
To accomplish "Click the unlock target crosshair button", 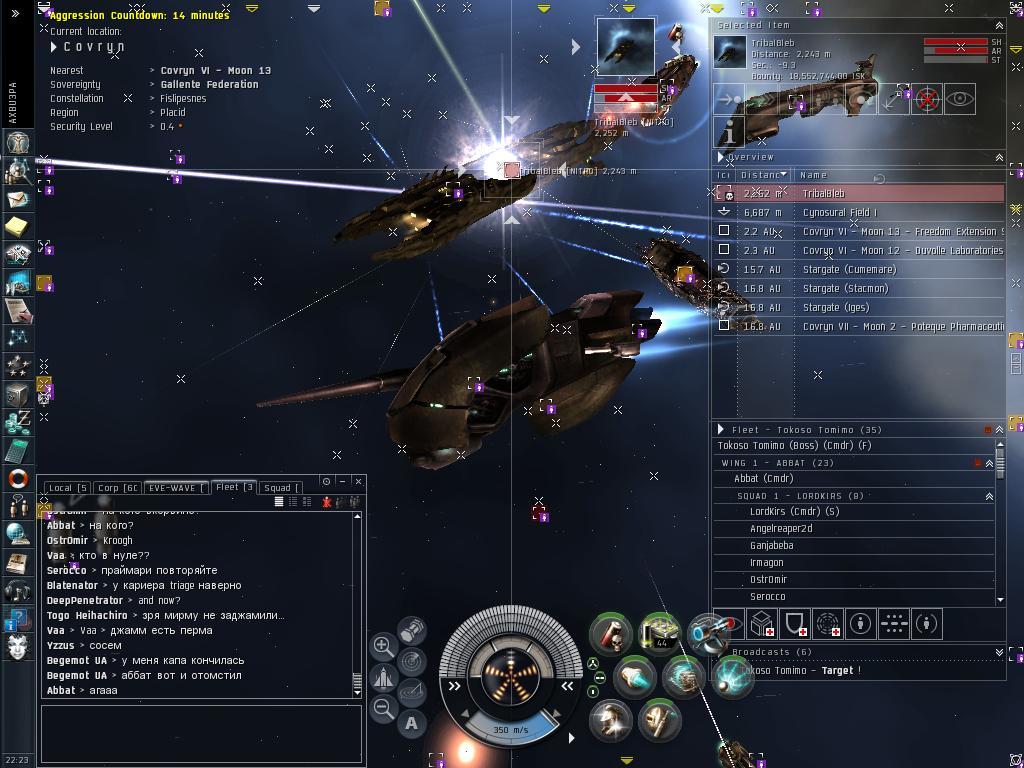I will click(927, 99).
